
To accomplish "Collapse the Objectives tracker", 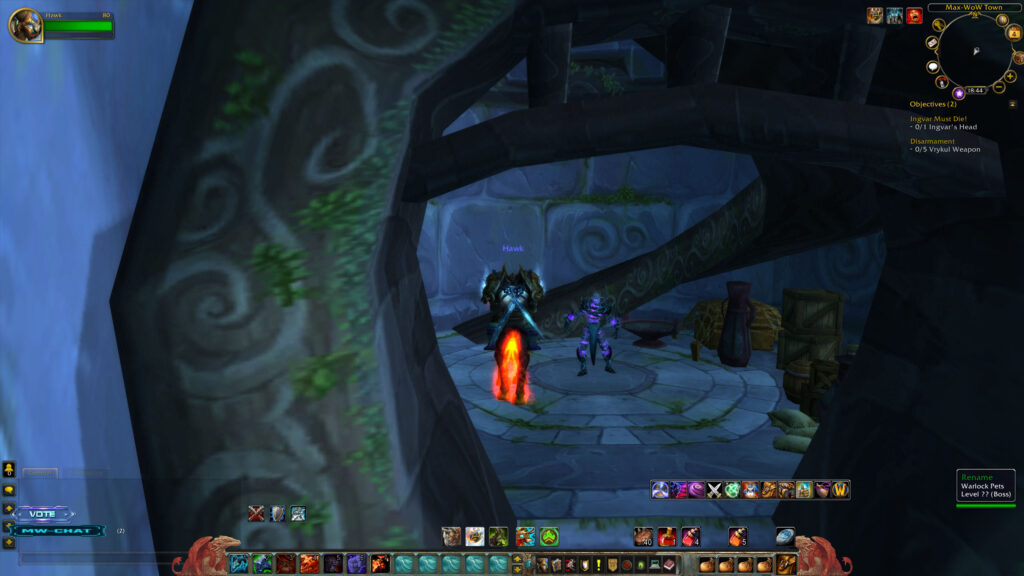I will click(x=1012, y=103).
